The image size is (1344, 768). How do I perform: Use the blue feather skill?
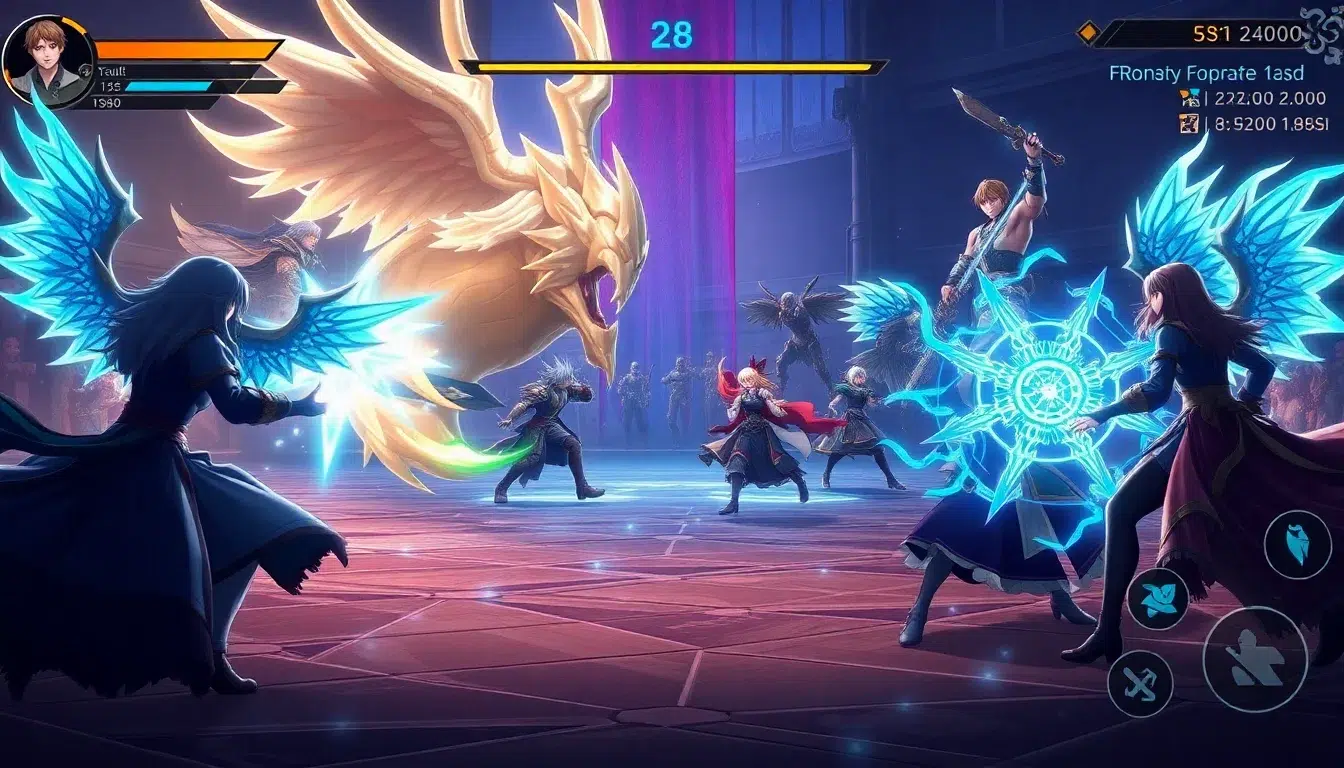(1297, 545)
